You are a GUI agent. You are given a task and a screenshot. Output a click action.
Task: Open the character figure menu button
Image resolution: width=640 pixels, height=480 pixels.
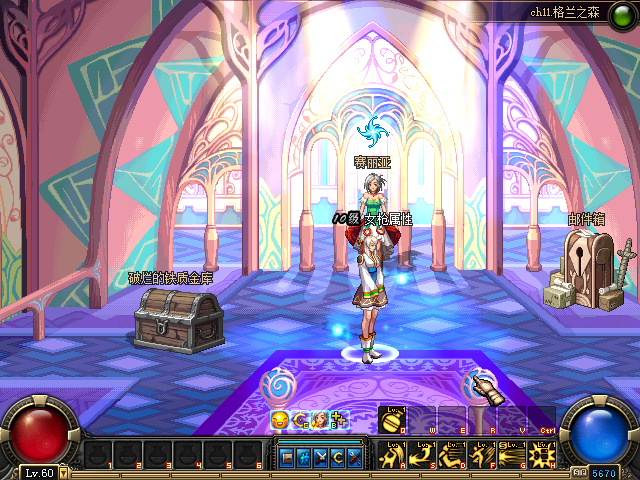coord(303,458)
